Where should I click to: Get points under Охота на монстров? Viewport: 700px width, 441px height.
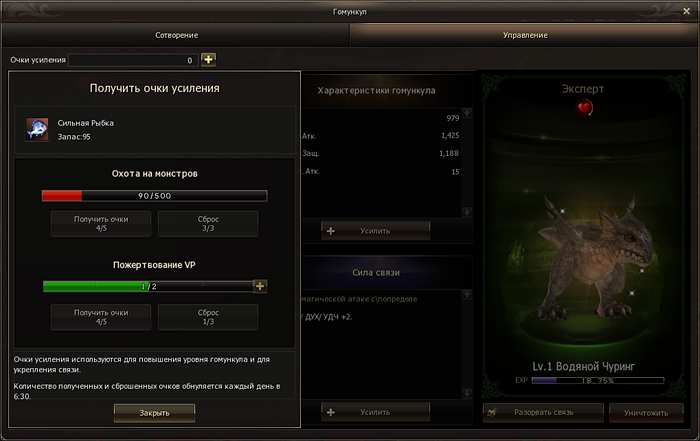point(101,223)
